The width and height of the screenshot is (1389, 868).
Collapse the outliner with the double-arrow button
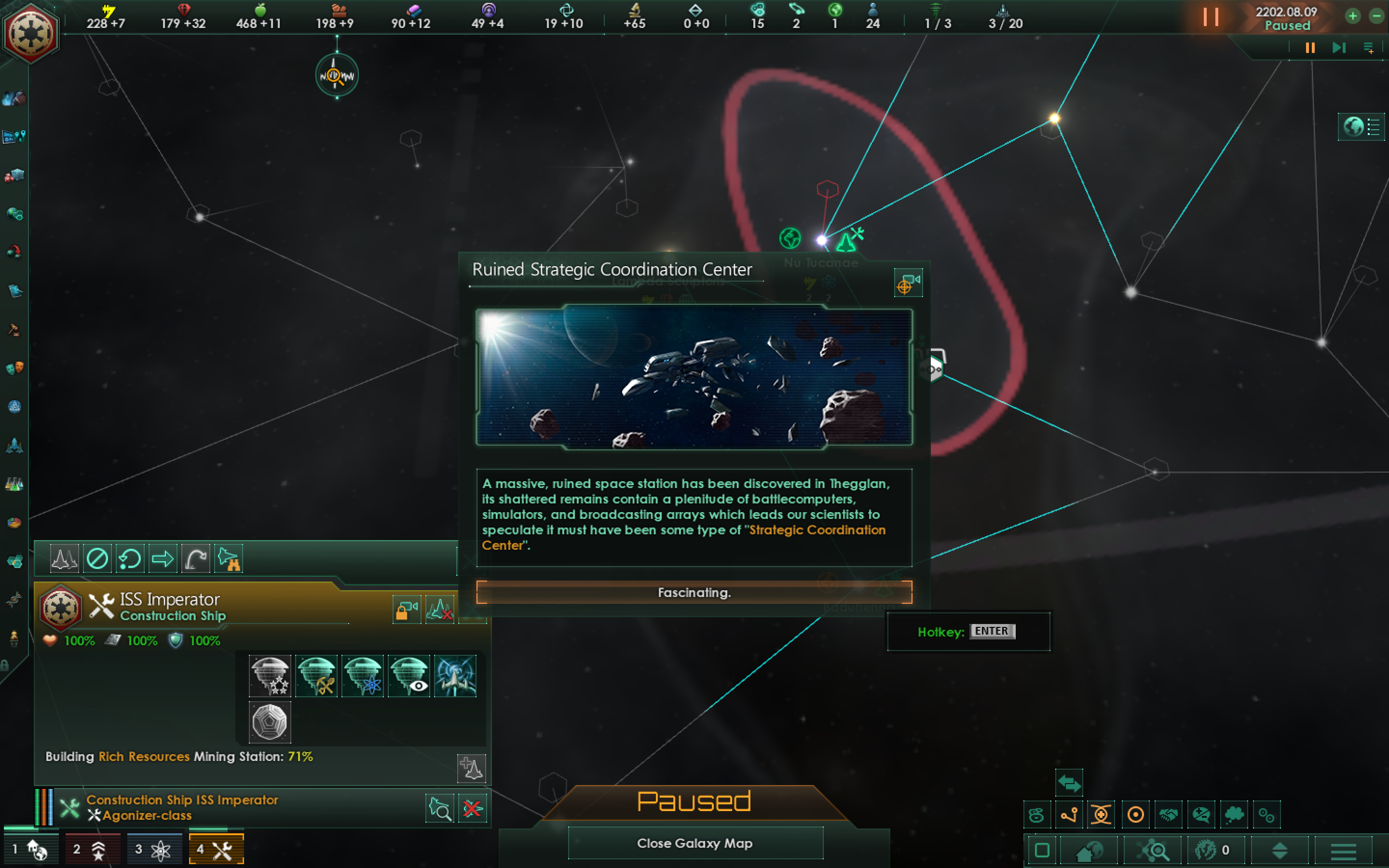1069,783
